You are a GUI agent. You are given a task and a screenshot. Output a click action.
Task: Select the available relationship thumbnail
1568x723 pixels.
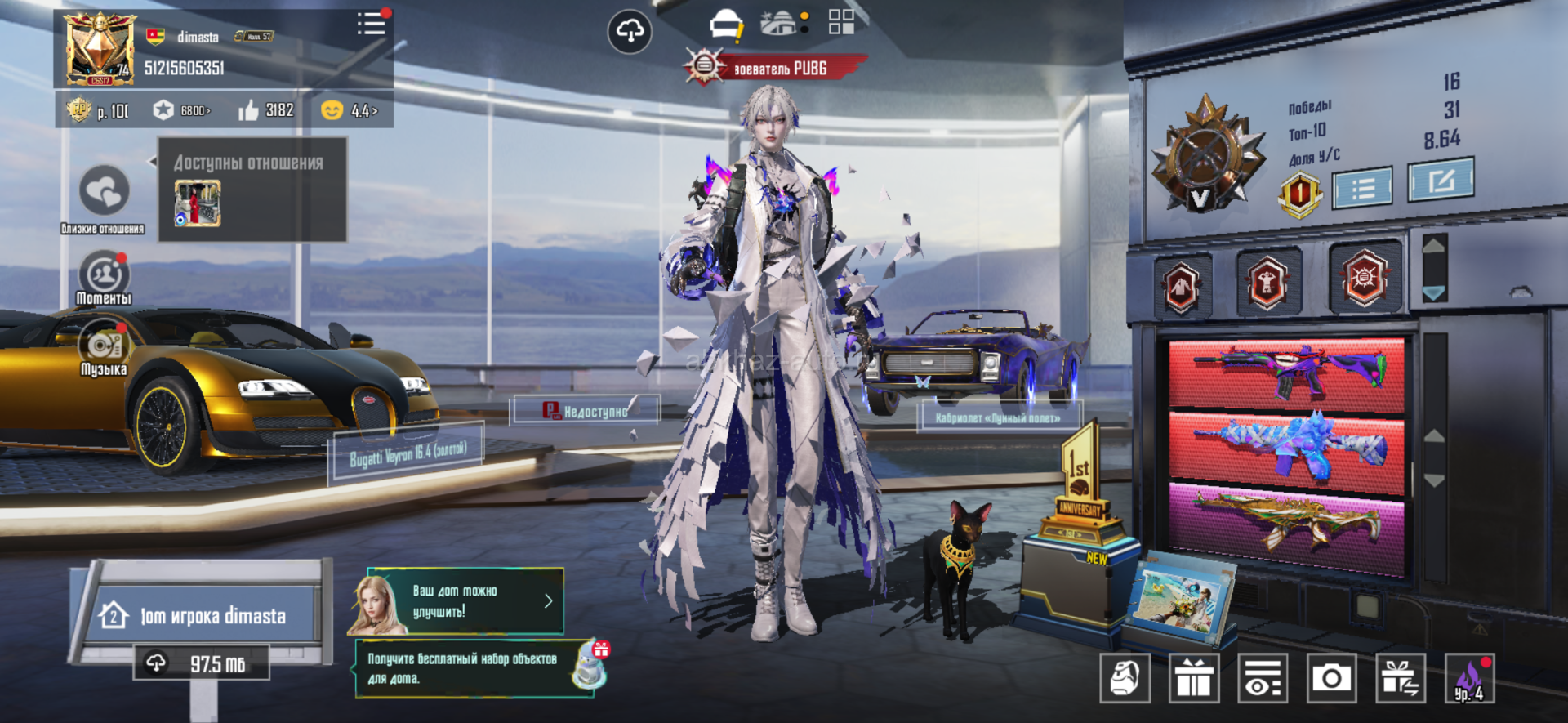click(198, 203)
